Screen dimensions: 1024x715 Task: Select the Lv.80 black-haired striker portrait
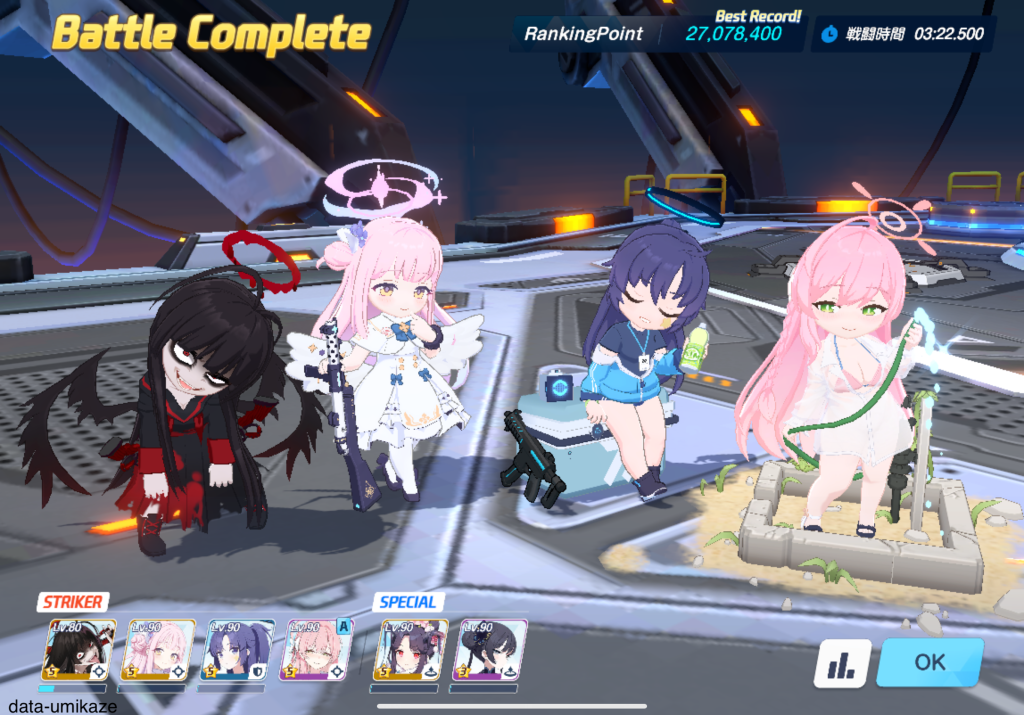click(78, 650)
